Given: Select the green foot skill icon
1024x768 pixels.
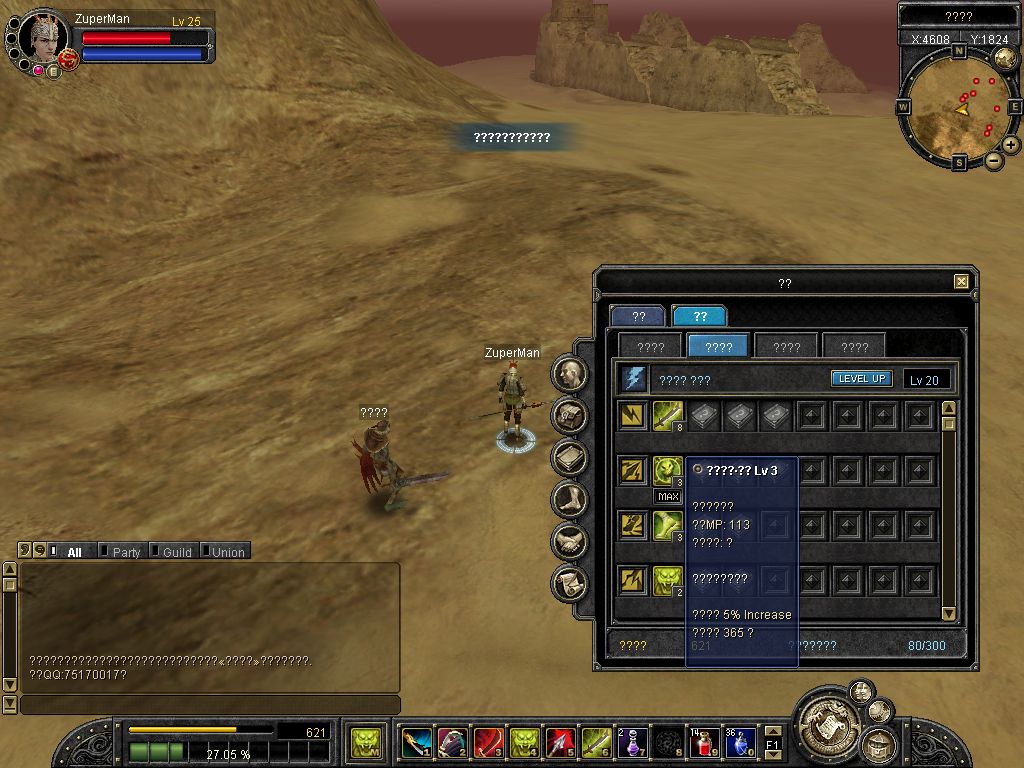Looking at the screenshot, I should pyautogui.click(x=668, y=526).
